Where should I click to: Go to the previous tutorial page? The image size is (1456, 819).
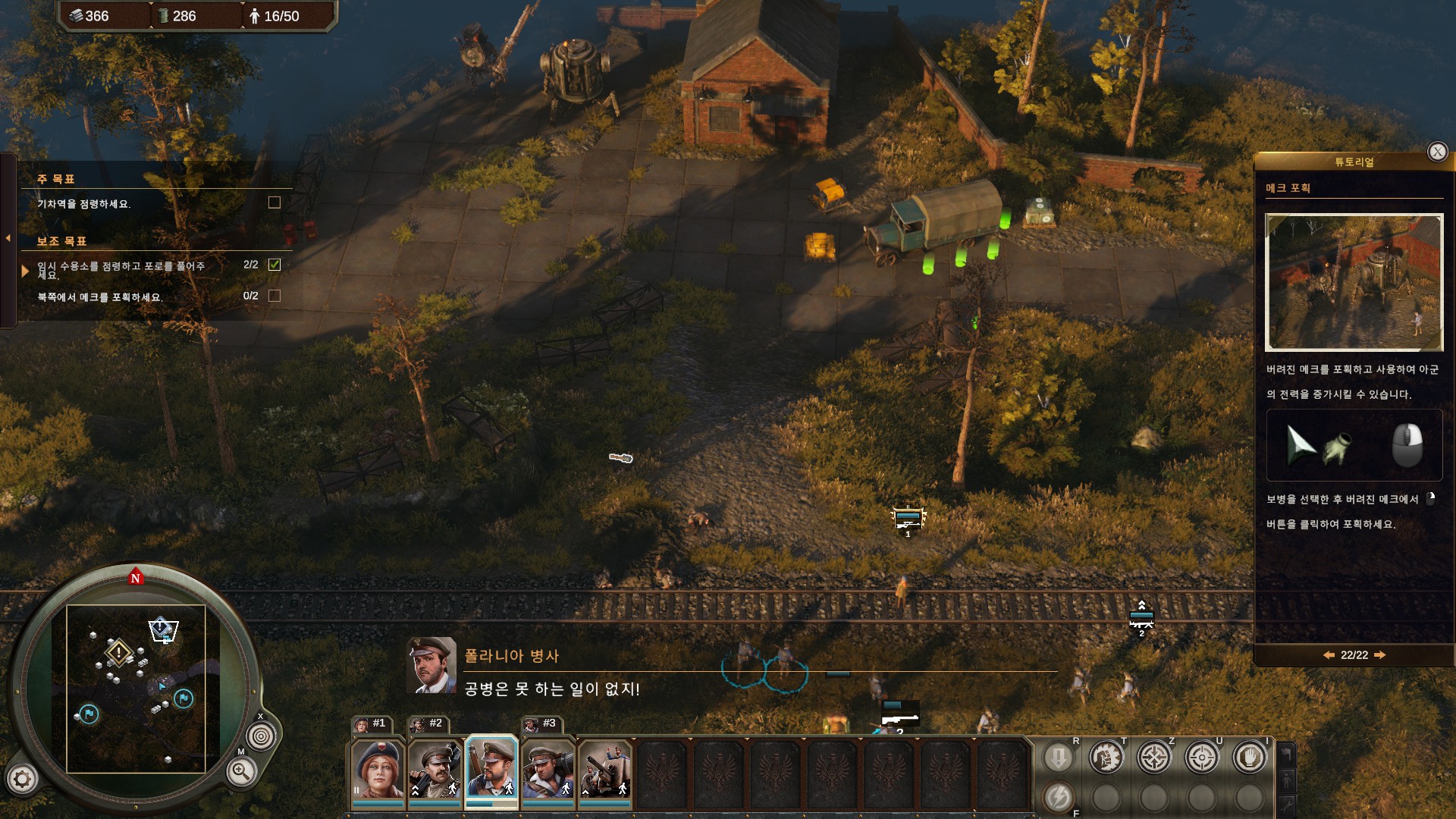pos(1329,655)
